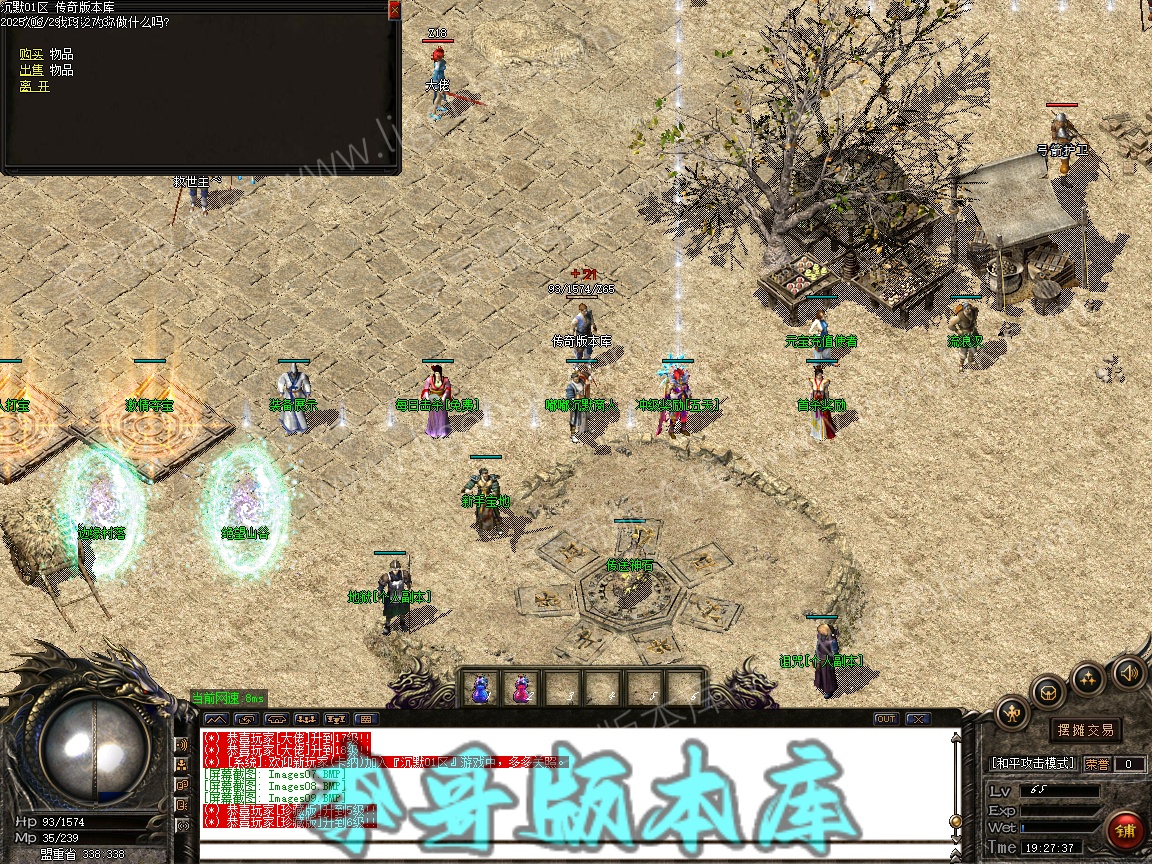Choose the 出售 (sell items) dialogue option
Image resolution: width=1152 pixels, height=864 pixels.
pos(31,70)
